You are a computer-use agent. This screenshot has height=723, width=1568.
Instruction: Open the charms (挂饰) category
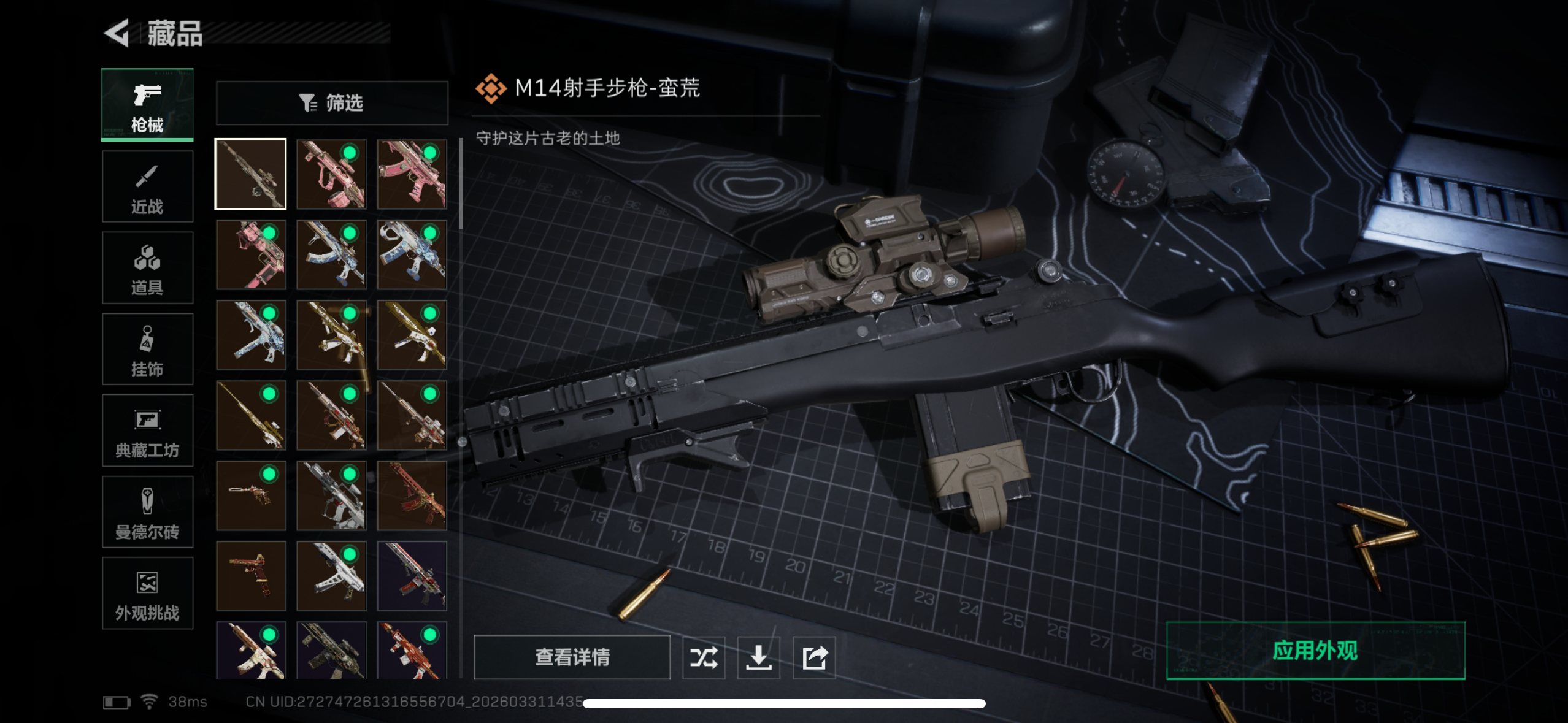tap(147, 350)
